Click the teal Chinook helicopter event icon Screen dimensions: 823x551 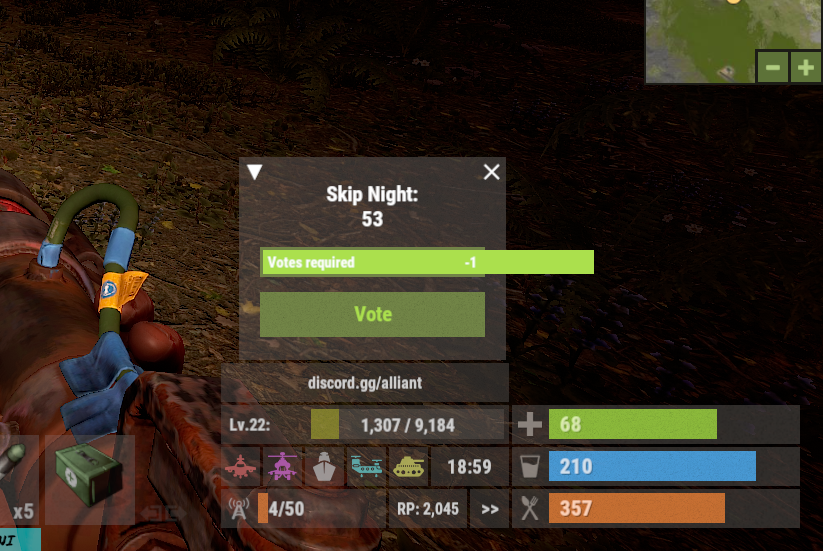pyautogui.click(x=365, y=466)
